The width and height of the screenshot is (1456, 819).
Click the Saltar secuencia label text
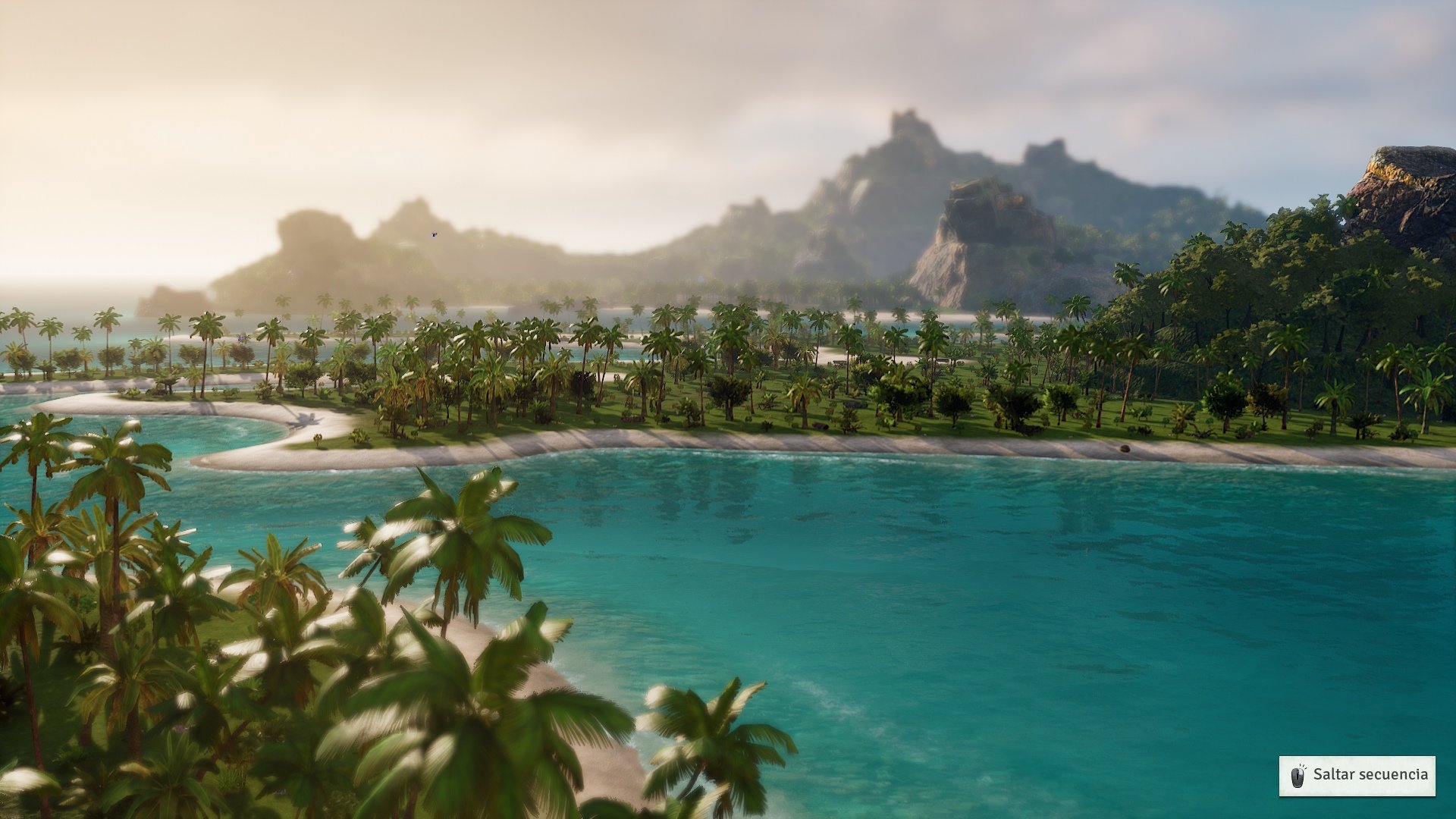(x=1376, y=776)
